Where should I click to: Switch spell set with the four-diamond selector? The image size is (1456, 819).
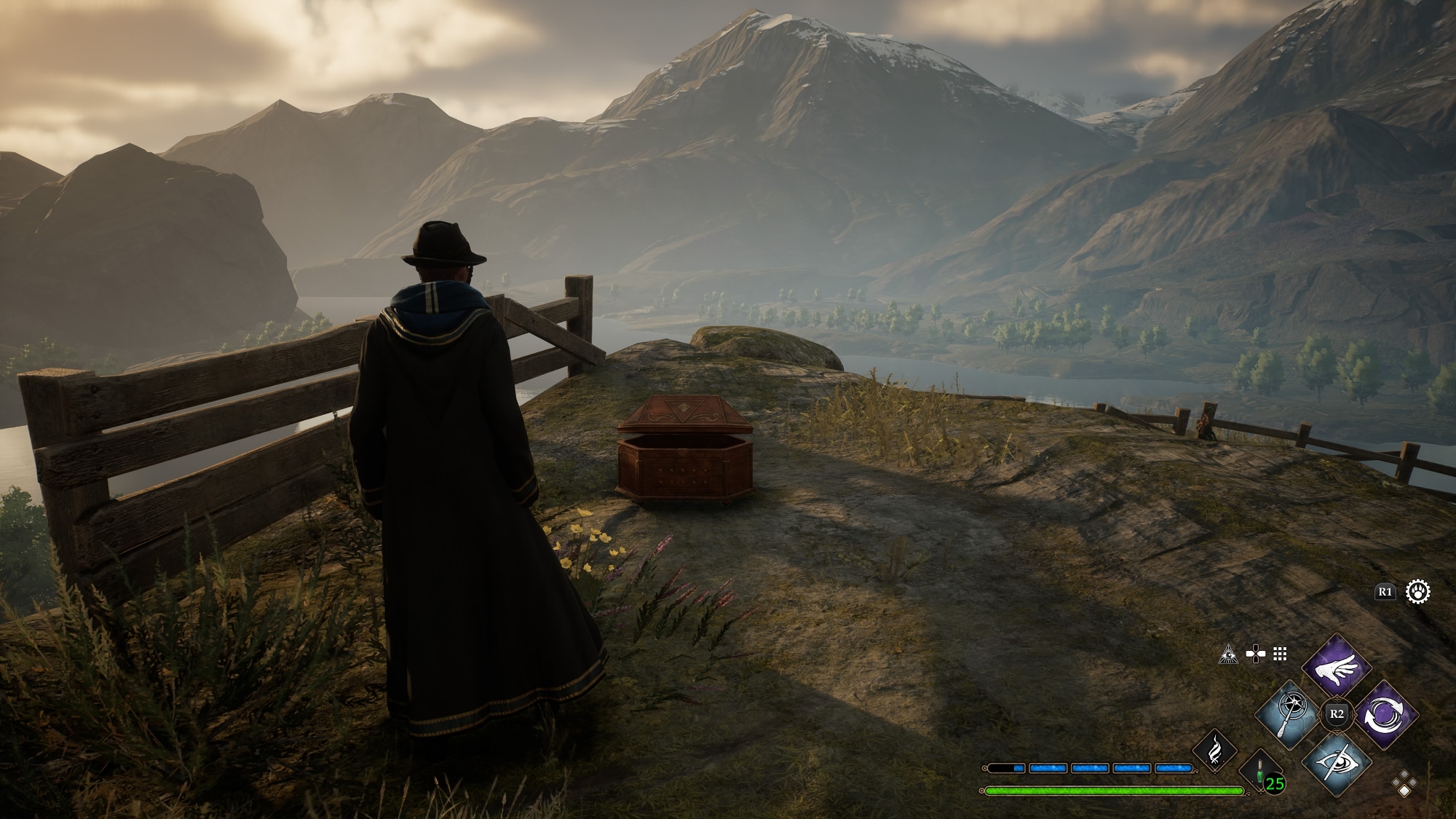click(1404, 784)
